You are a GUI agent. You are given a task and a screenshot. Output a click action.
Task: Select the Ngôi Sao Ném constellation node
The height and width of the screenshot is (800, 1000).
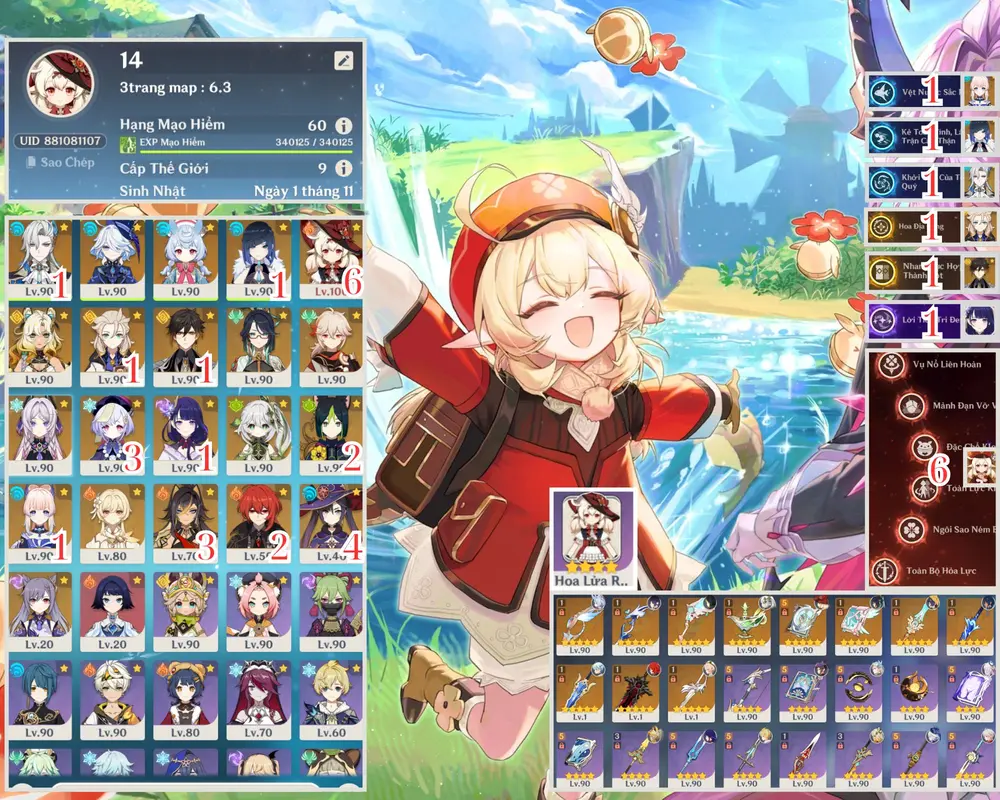[910, 528]
